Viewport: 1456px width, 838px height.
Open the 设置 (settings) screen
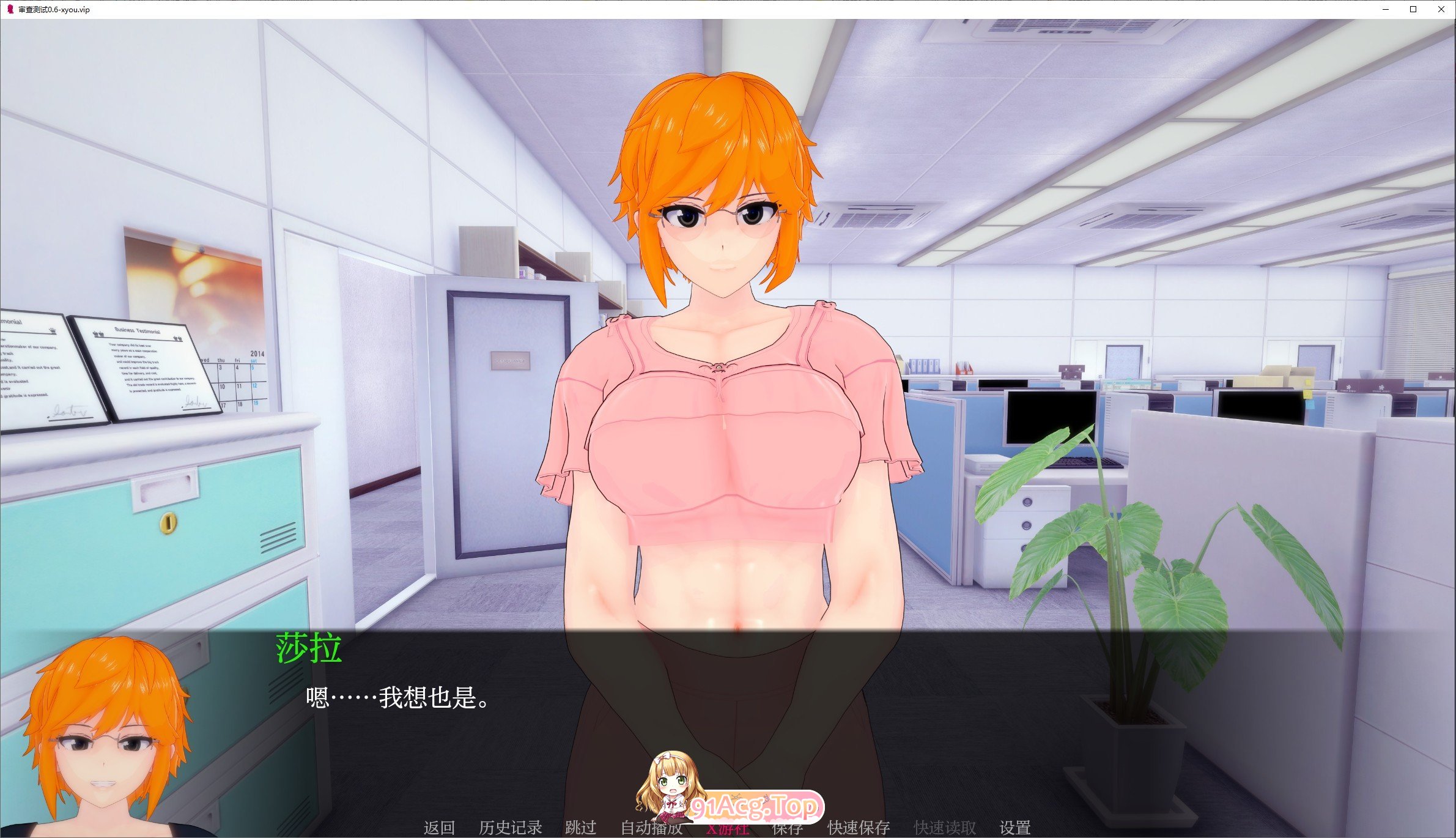click(1015, 827)
